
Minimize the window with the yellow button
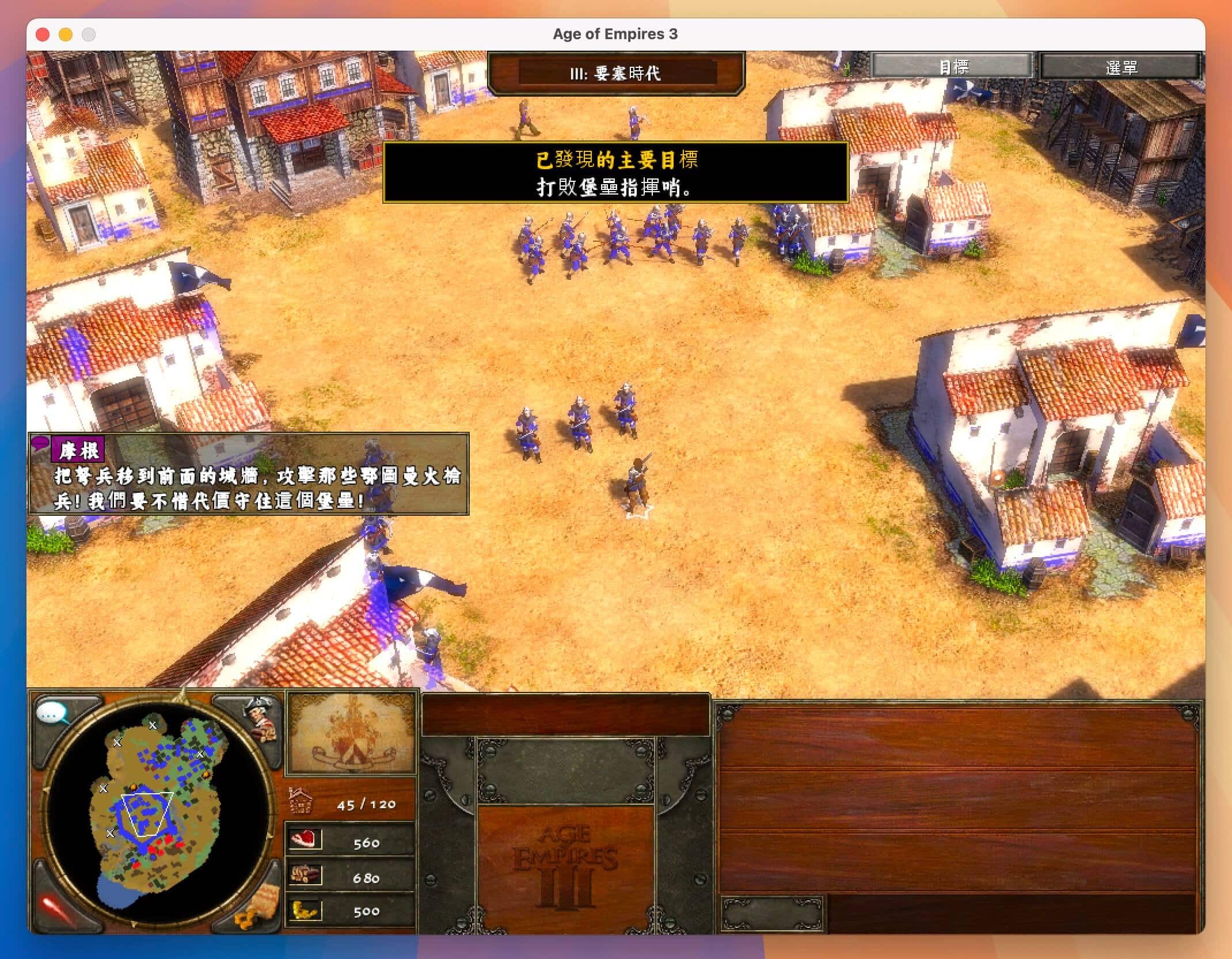pyautogui.click(x=66, y=35)
